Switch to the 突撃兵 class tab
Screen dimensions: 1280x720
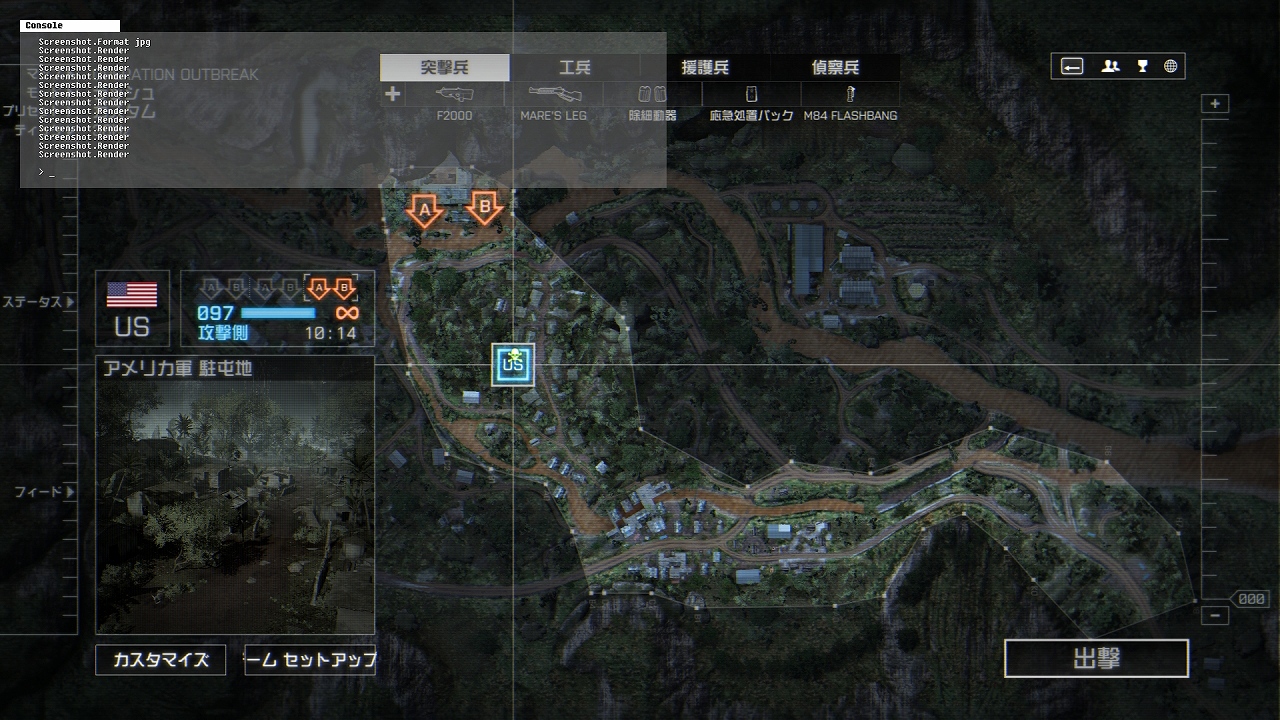coord(444,68)
